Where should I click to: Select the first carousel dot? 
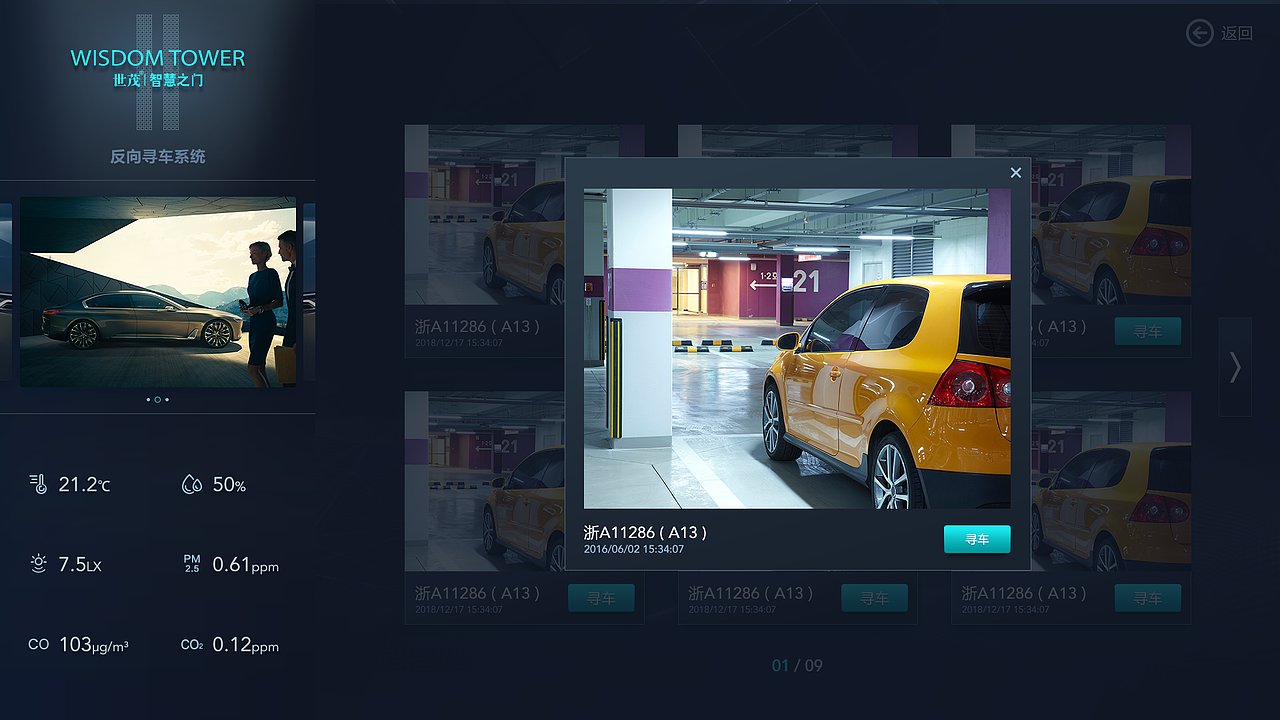(146, 399)
